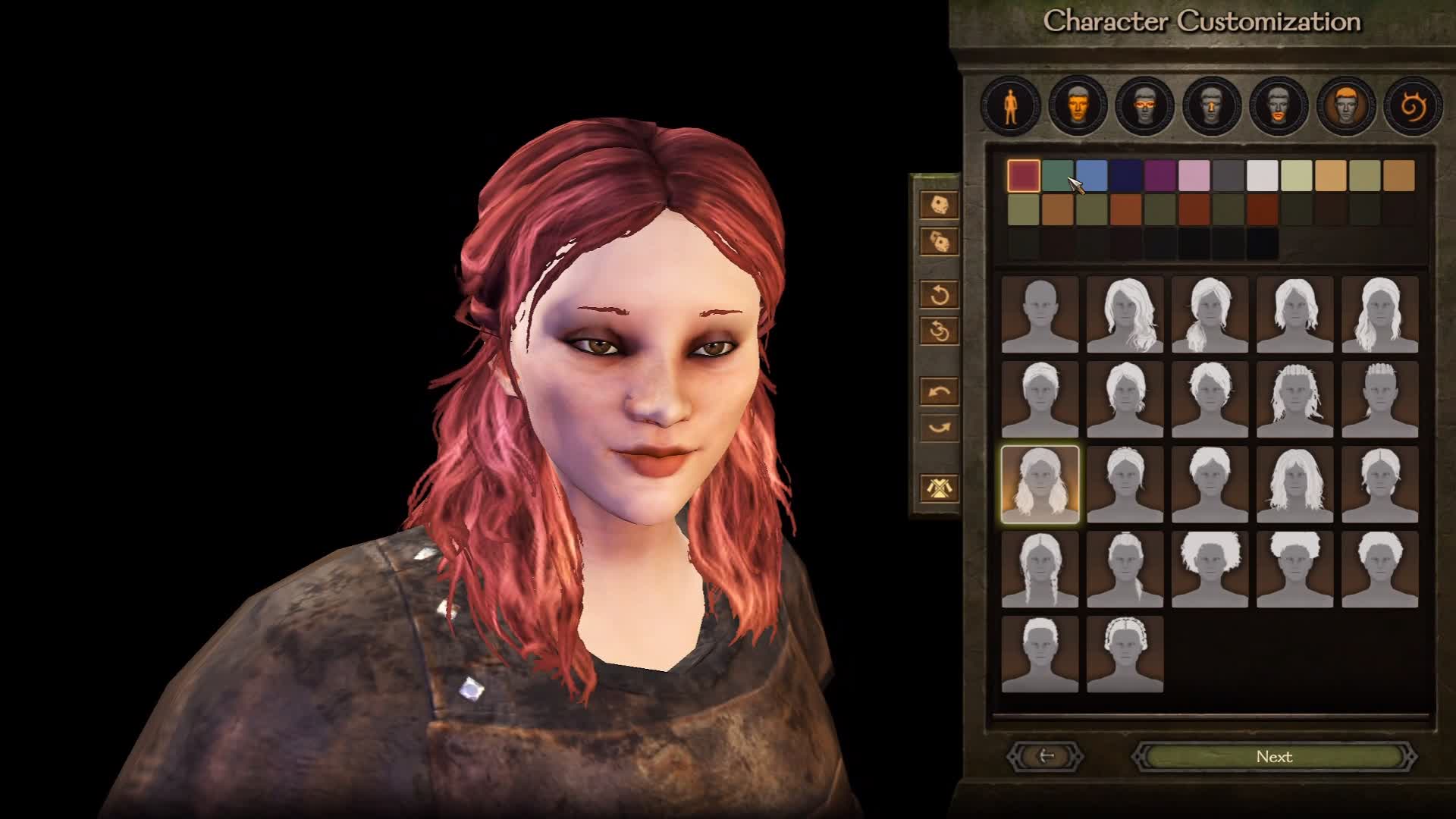The width and height of the screenshot is (1456, 819).
Task: Click the two dice randomize button
Action: [939, 242]
